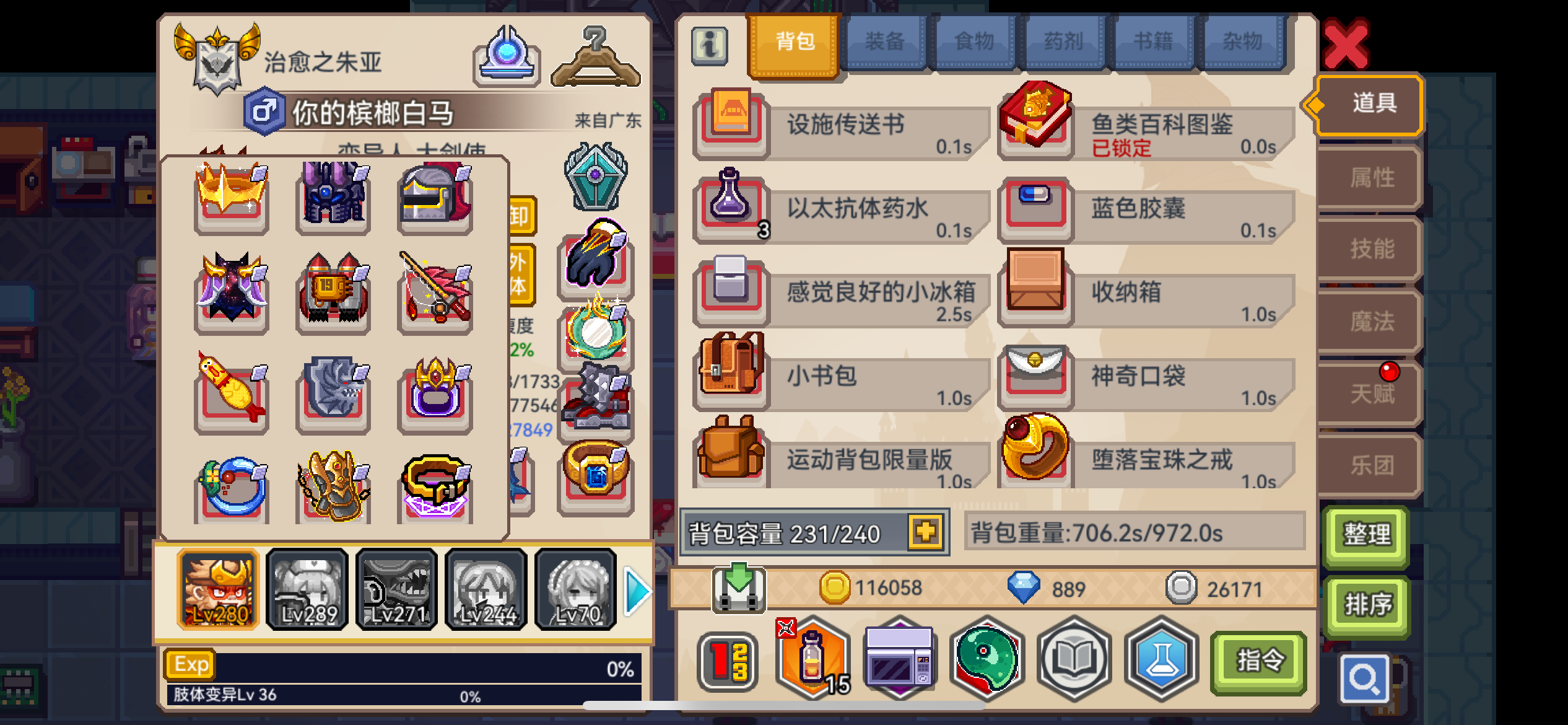Click the plus to expand backpack capacity
The image size is (1568, 725).
[x=926, y=532]
